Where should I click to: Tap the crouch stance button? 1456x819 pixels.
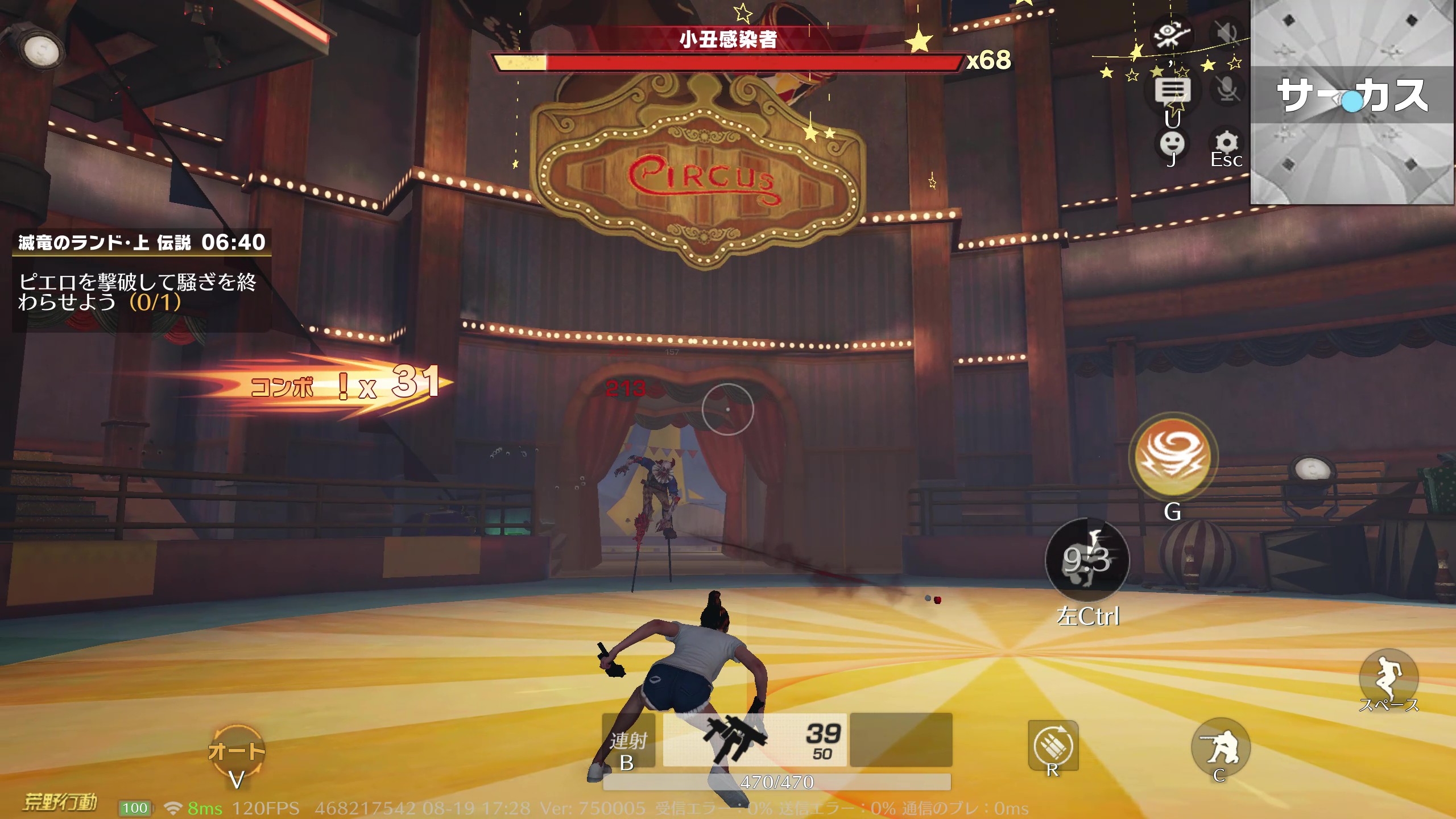coord(1220,747)
